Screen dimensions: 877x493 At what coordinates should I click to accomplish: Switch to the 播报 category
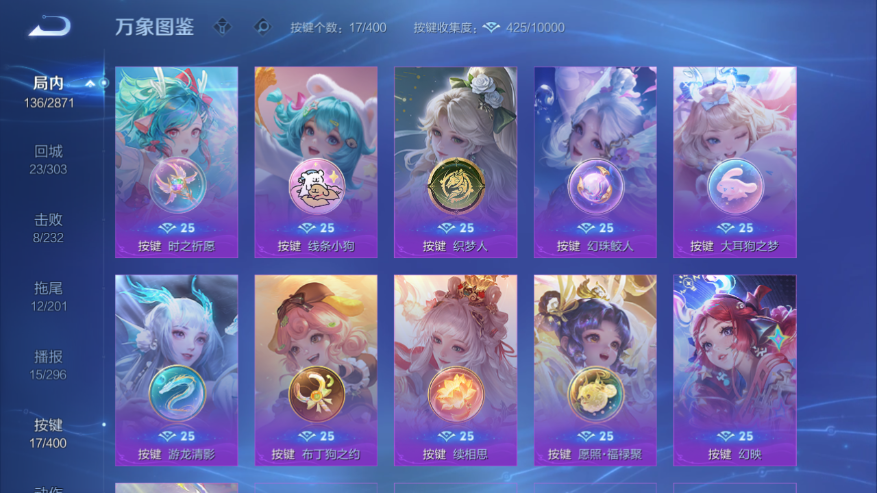pyautogui.click(x=48, y=363)
